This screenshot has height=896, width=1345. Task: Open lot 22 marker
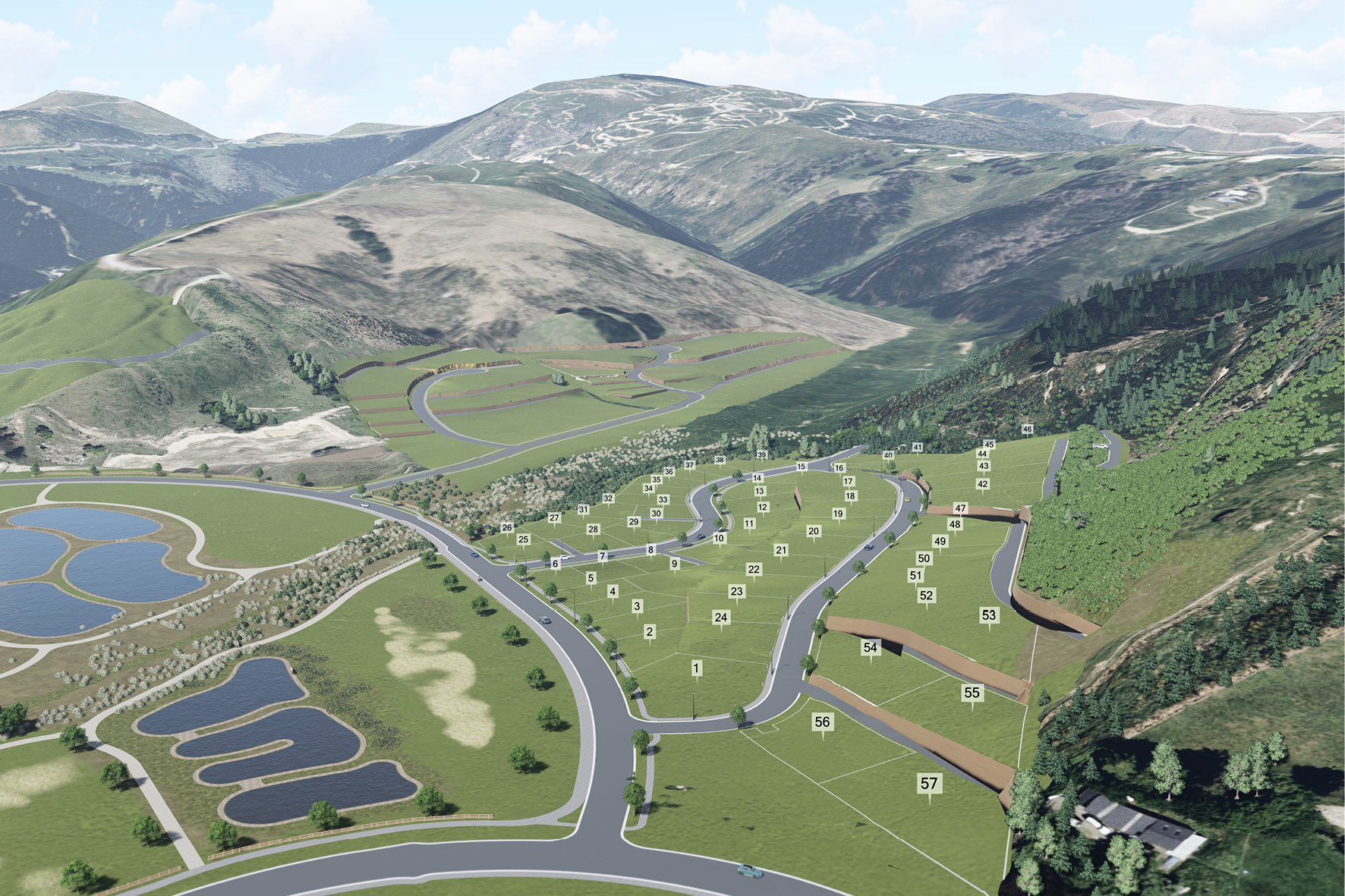tap(753, 569)
